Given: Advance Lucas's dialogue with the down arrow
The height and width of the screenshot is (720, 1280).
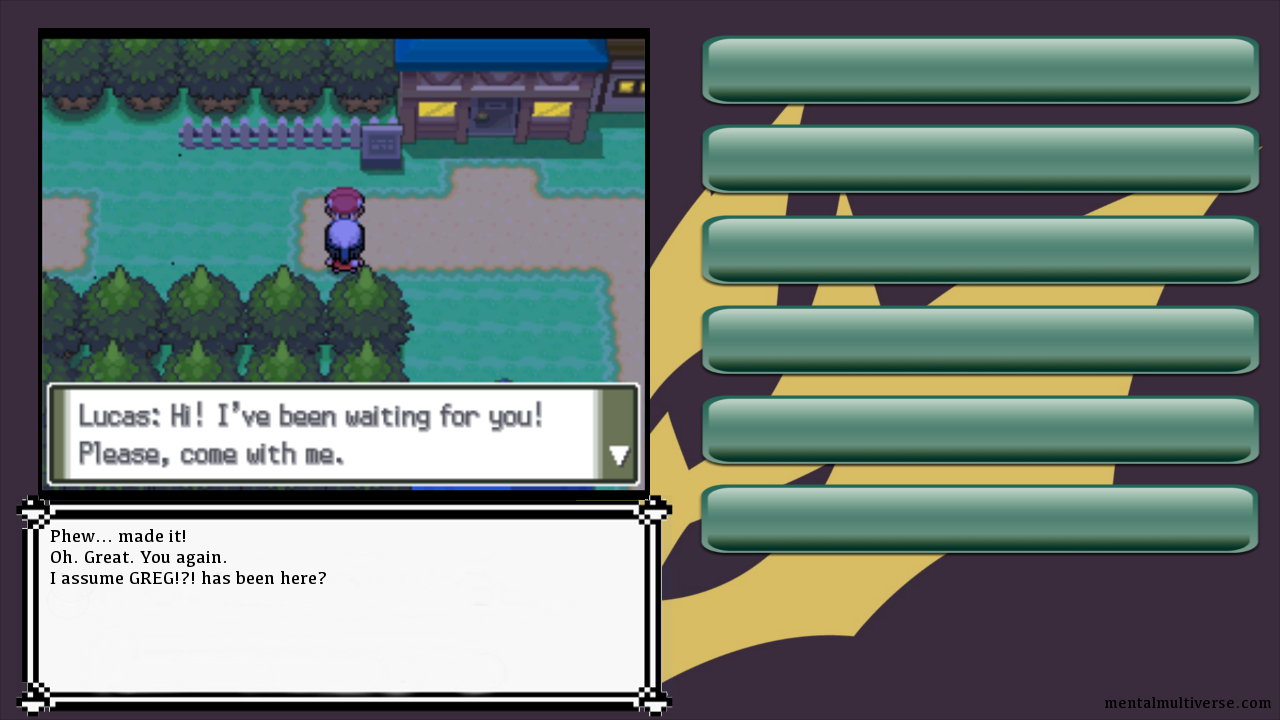Looking at the screenshot, I should (x=619, y=456).
